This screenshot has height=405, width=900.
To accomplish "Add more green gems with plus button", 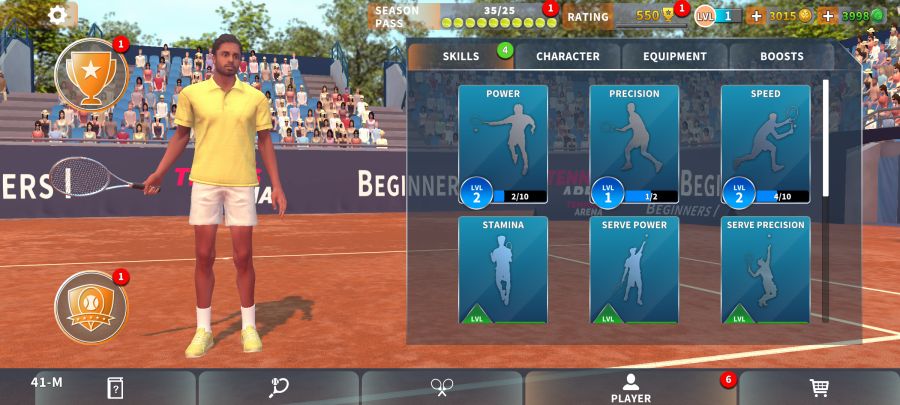I will [827, 16].
